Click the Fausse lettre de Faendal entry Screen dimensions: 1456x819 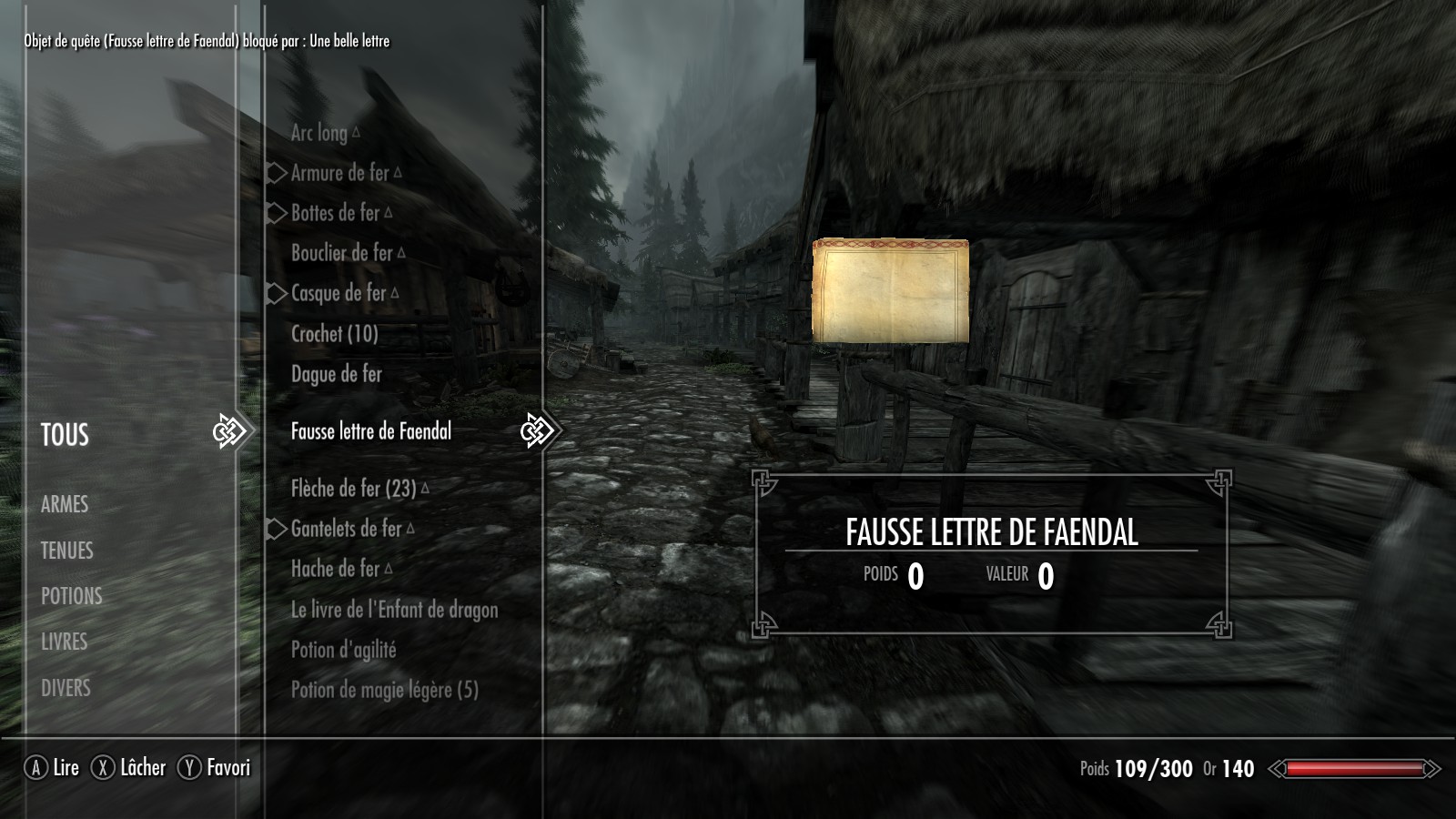[x=370, y=431]
